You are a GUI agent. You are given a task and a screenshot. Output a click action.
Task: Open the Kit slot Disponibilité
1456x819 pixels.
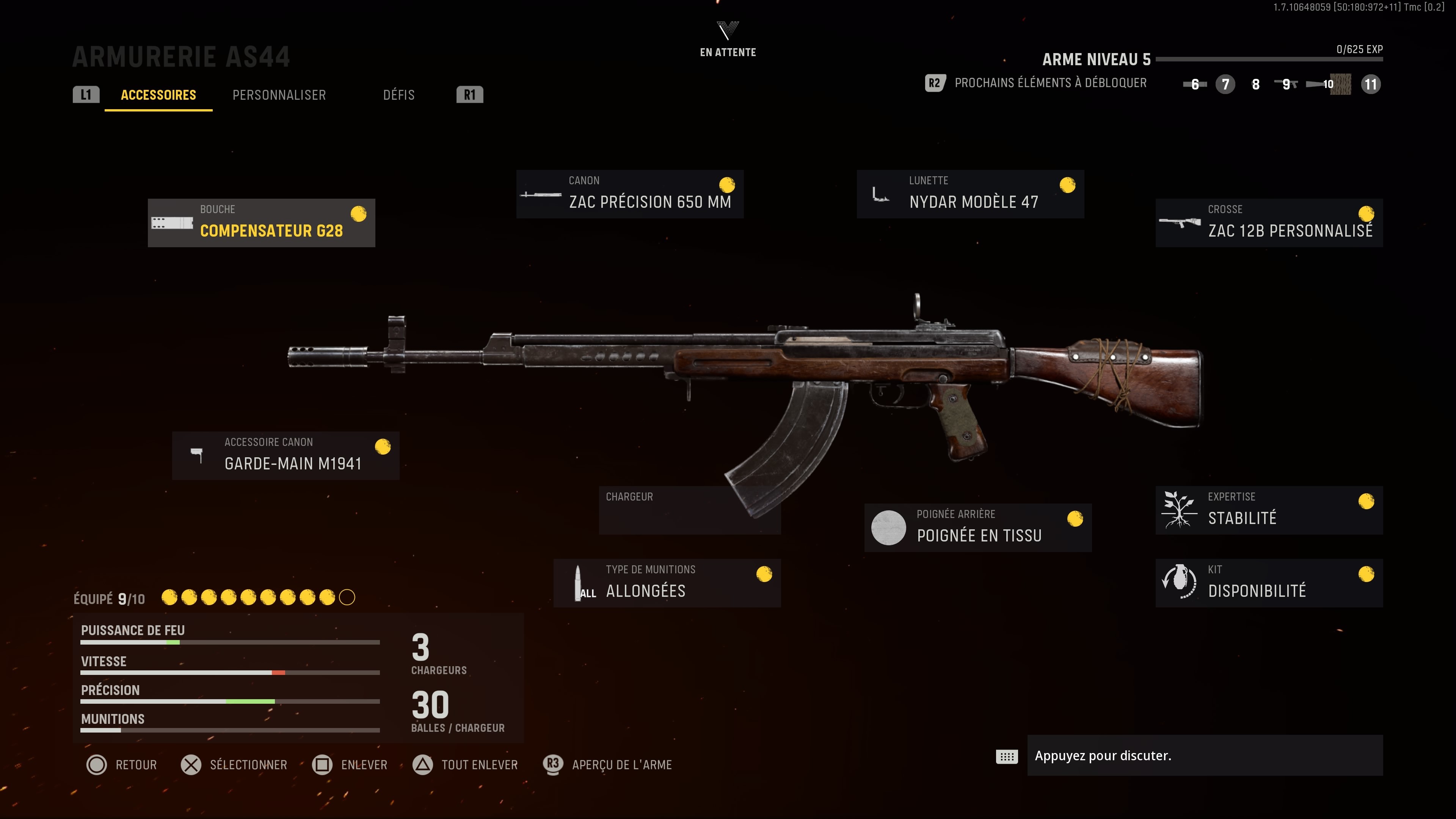coord(1269,583)
